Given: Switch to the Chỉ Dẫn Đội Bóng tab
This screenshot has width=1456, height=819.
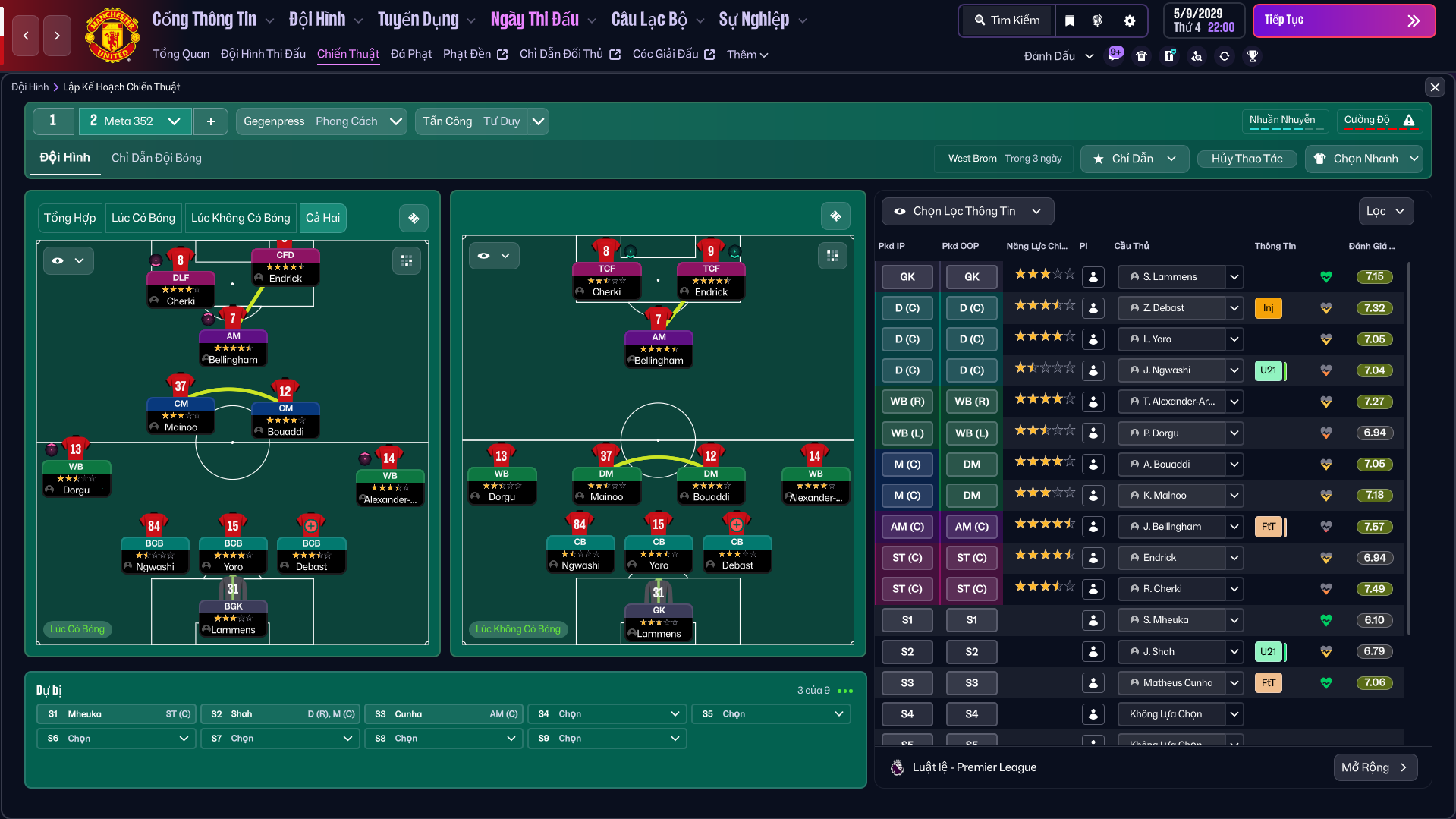Looking at the screenshot, I should click(x=156, y=158).
